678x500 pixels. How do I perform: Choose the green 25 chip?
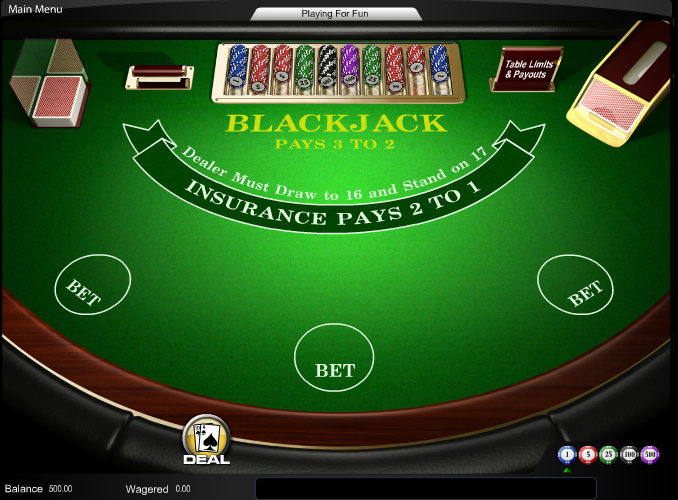(x=608, y=455)
